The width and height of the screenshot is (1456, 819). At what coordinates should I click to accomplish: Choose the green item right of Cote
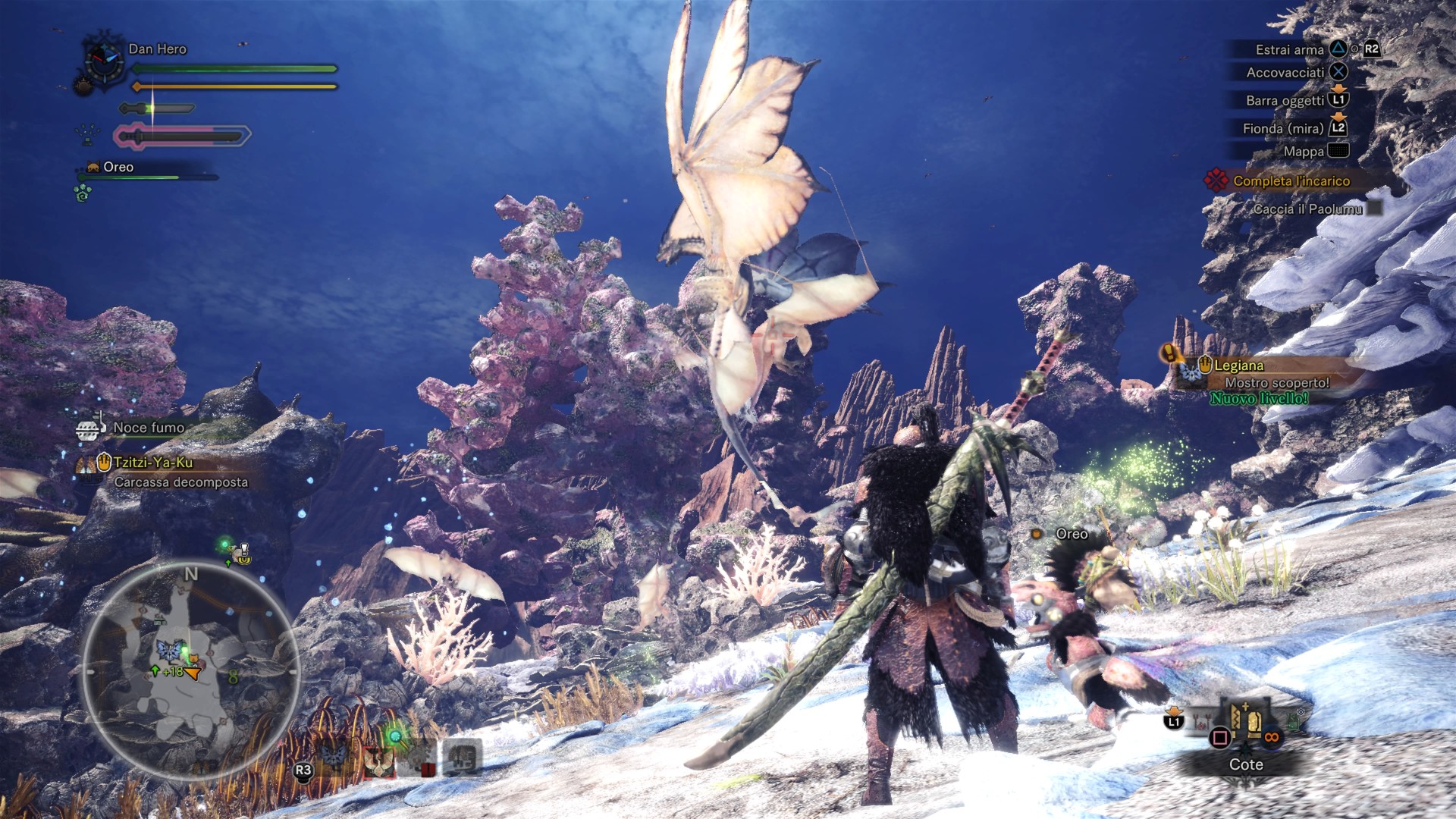[x=1294, y=720]
